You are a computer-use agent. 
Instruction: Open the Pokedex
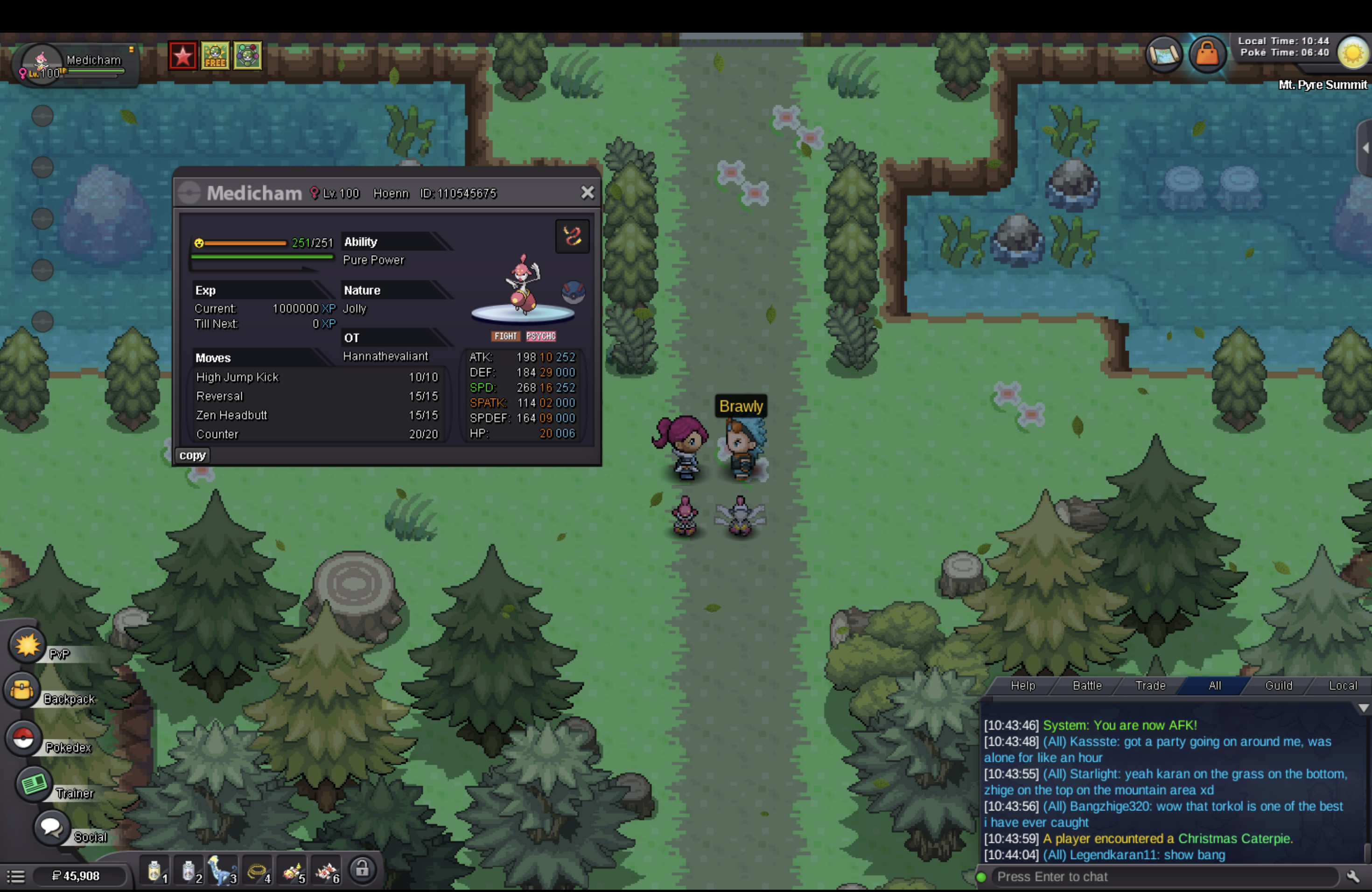(x=24, y=738)
